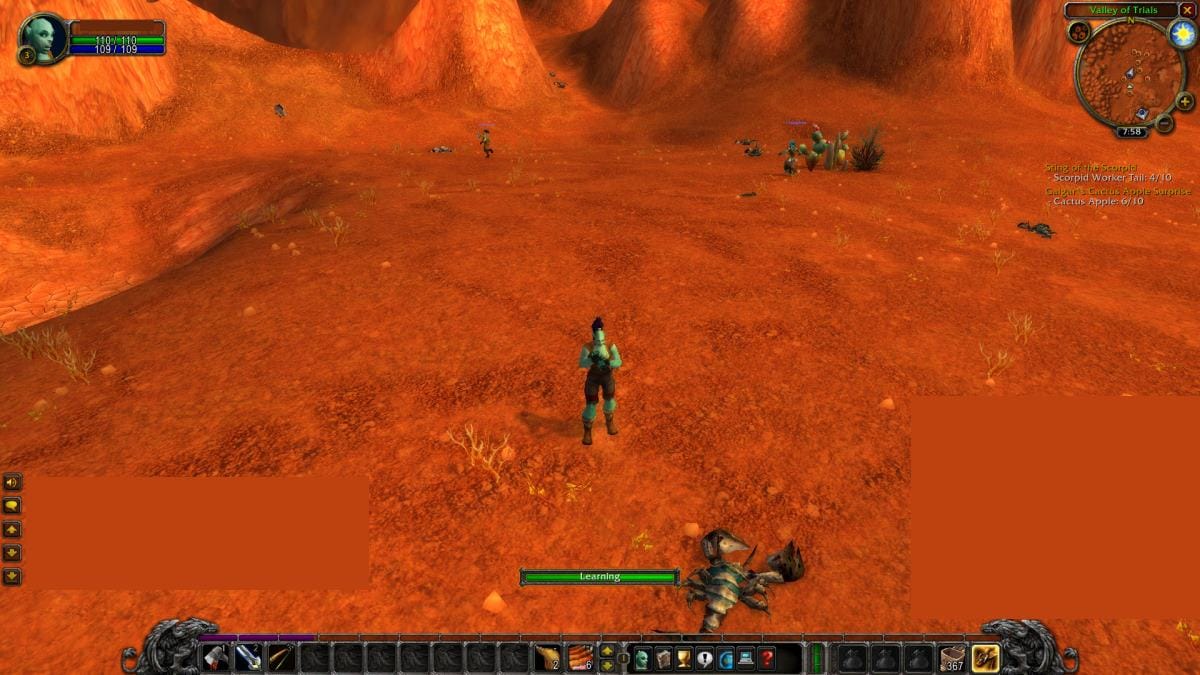
Task: Select Galgar's Cactus Apple Surprise quest tracker
Action: click(1118, 190)
